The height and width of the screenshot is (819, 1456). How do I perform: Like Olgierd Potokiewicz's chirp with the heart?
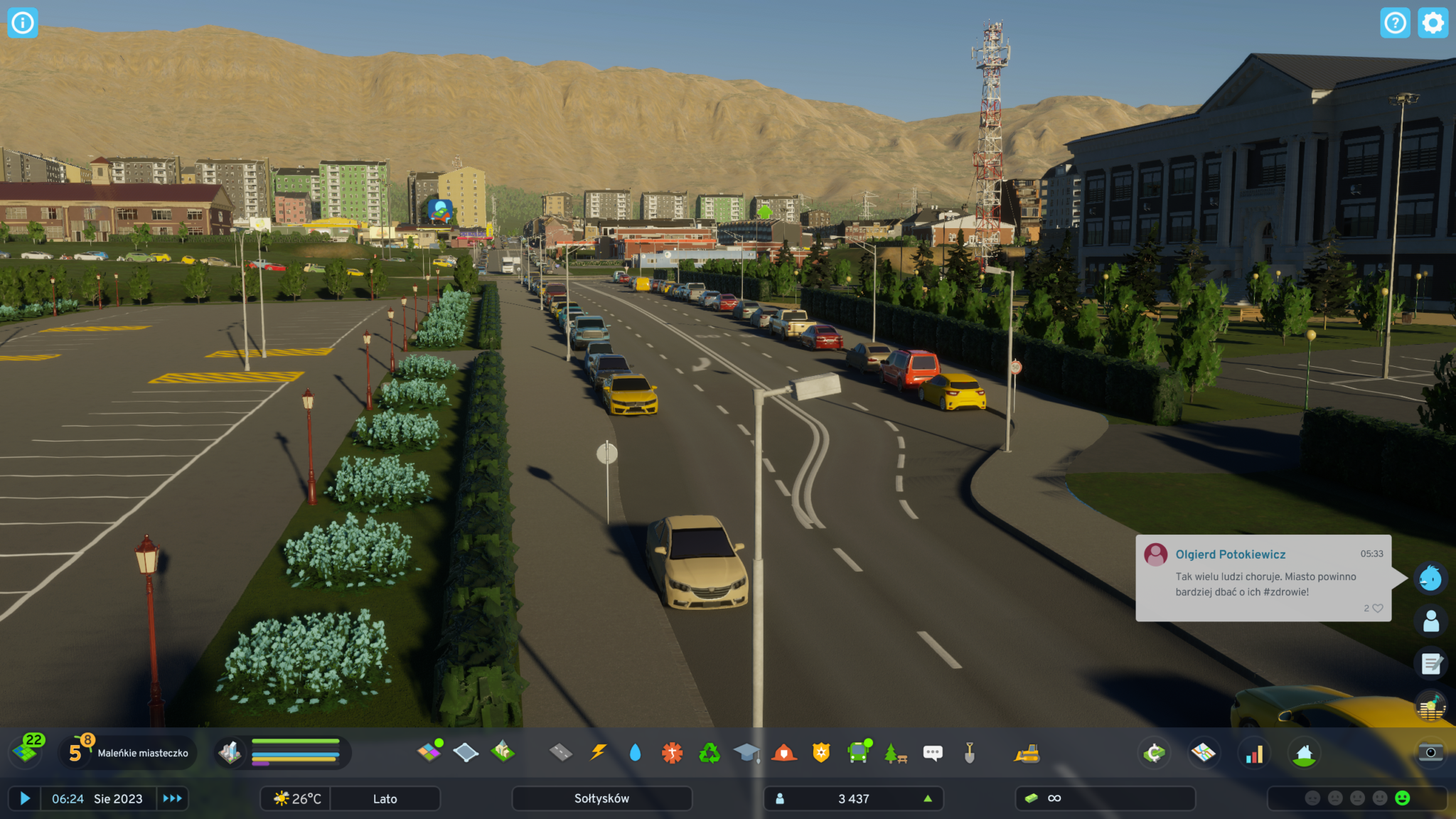pyautogui.click(x=1377, y=609)
